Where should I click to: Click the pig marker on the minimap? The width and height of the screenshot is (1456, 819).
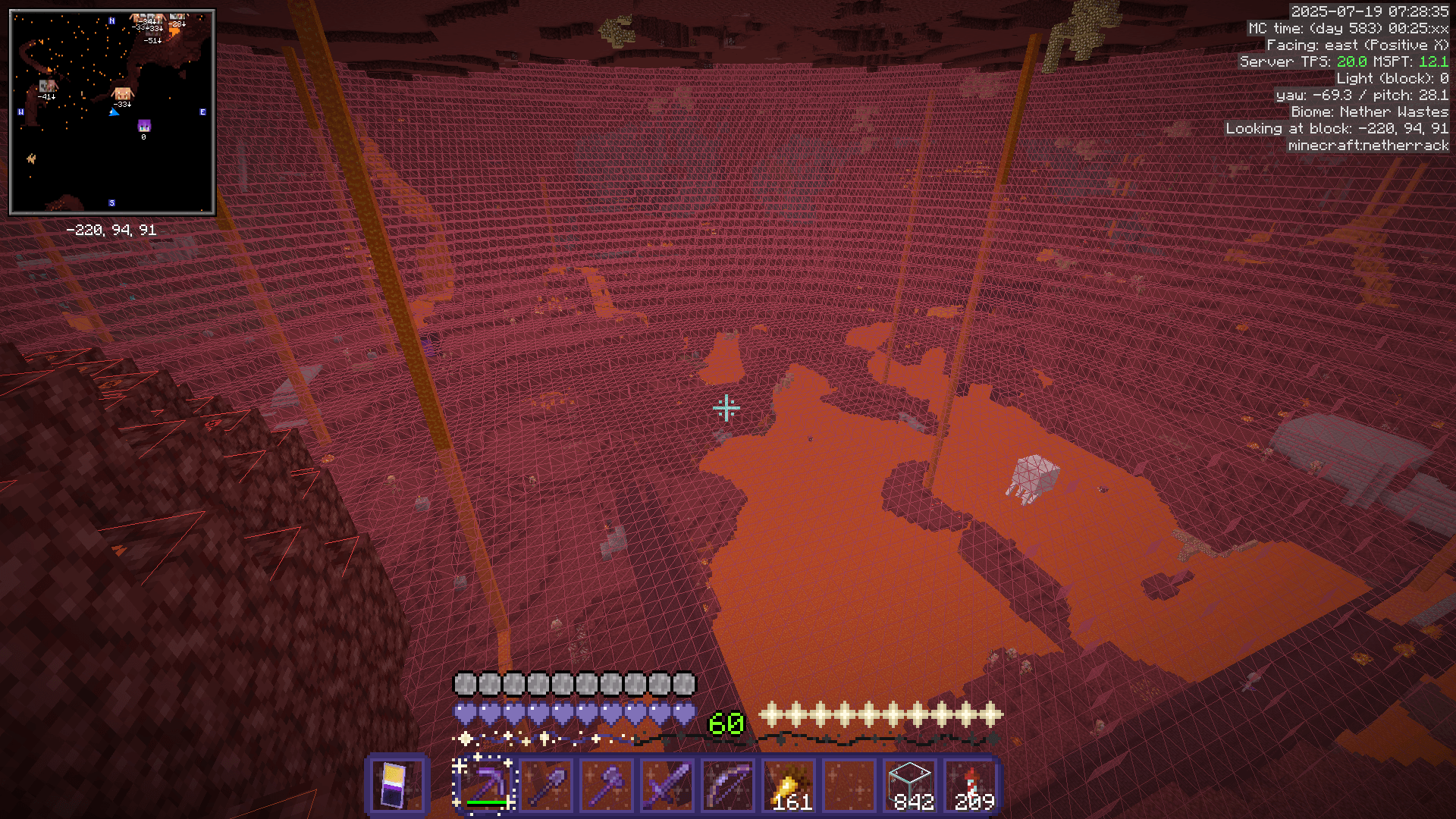tap(121, 95)
